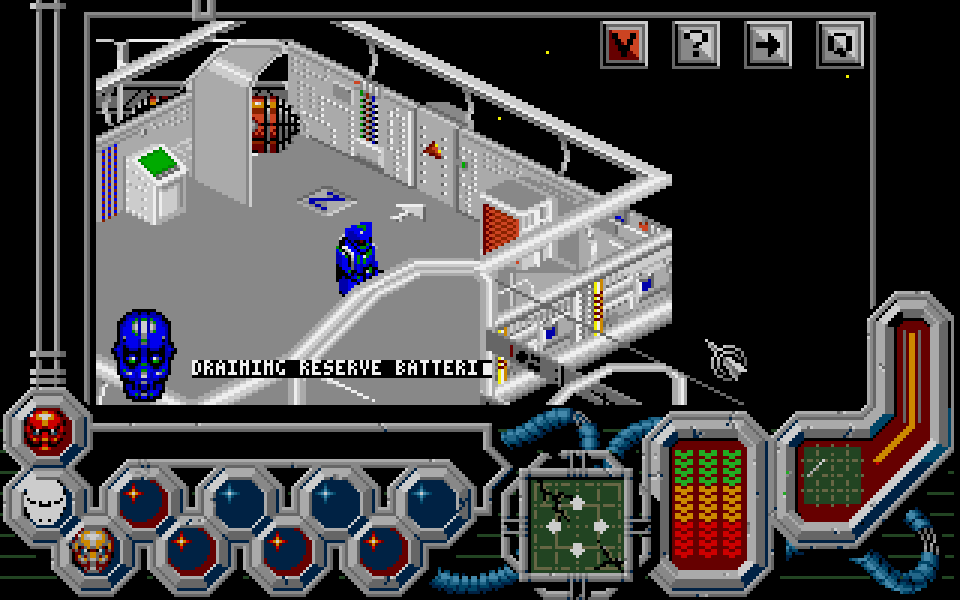This screenshot has width=960, height=600.
Task: Open help with the question mark button
Action: click(x=696, y=43)
